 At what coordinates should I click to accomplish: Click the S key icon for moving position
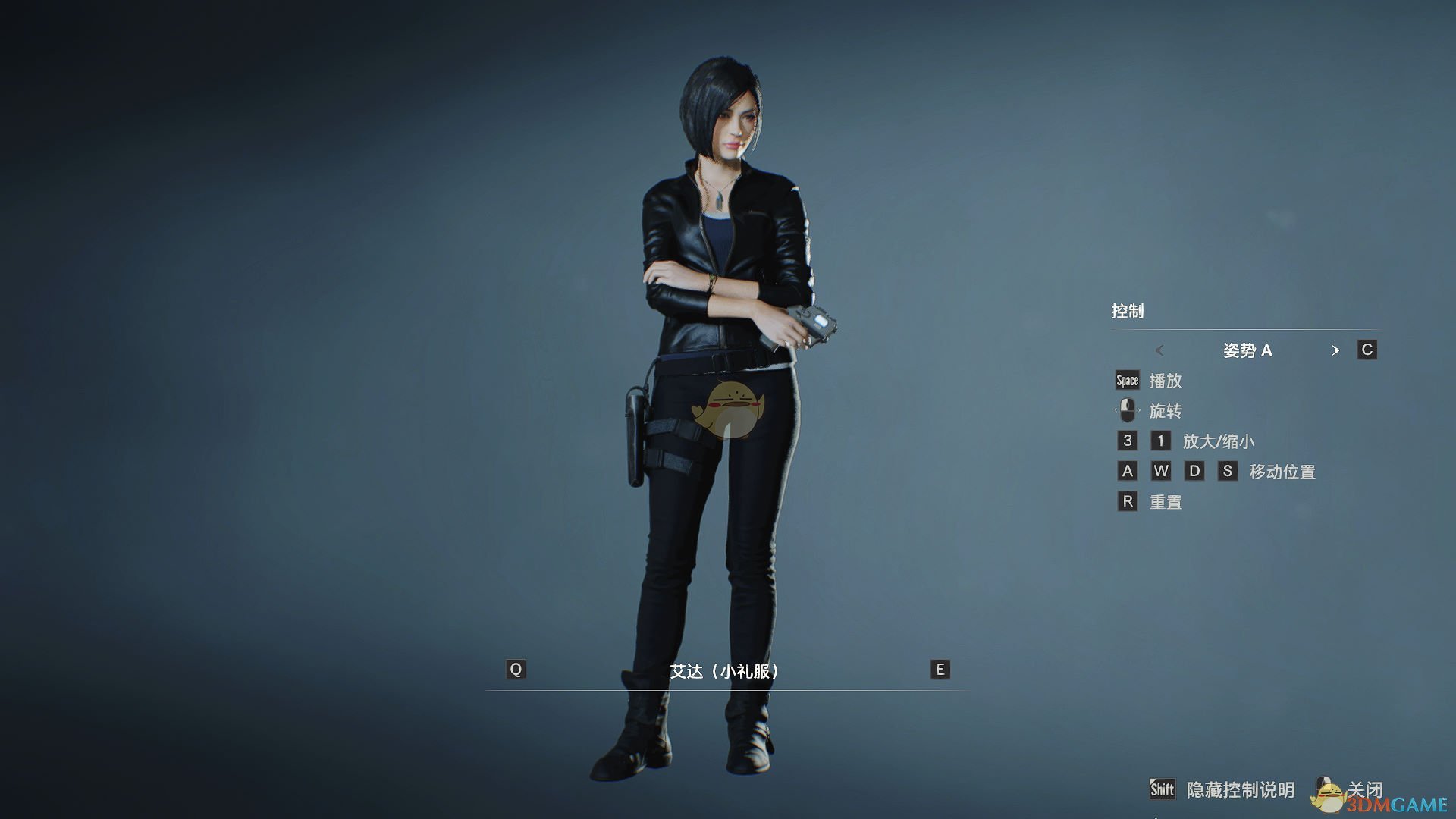coord(1228,471)
